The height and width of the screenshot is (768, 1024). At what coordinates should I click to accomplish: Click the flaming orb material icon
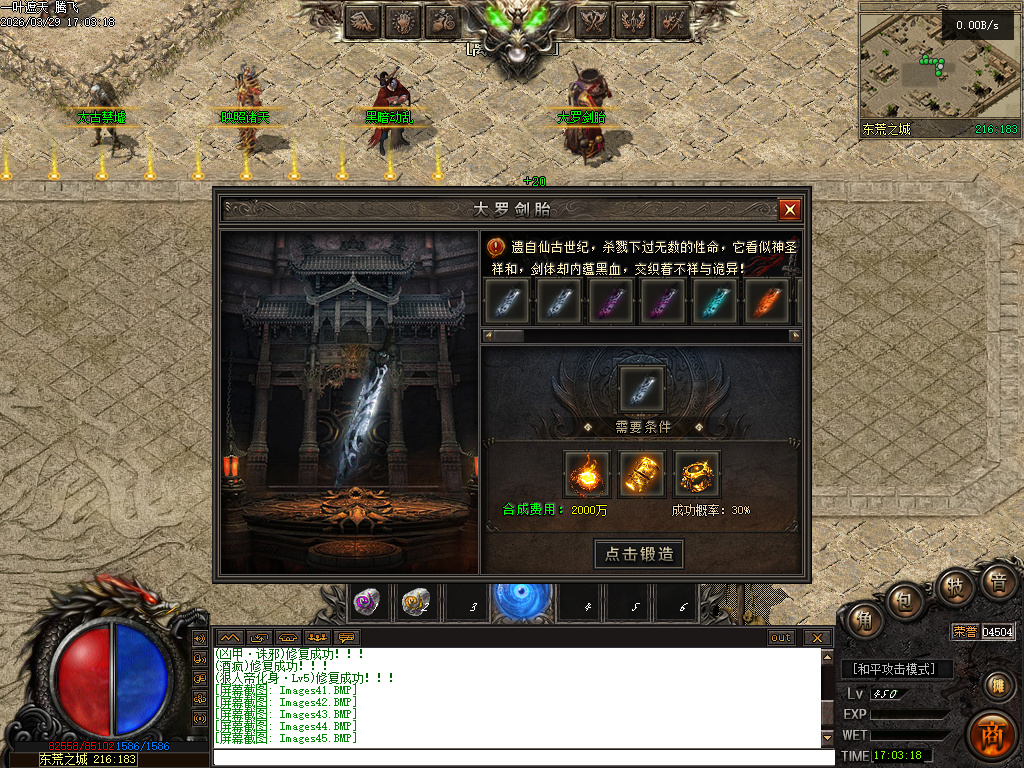587,474
